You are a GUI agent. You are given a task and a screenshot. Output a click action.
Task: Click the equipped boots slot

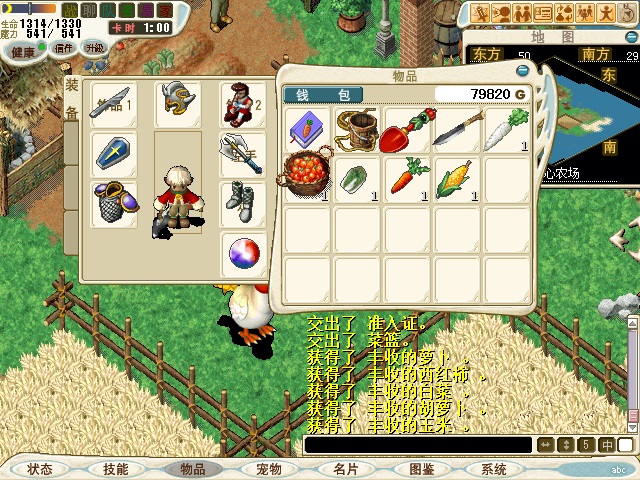(242, 203)
